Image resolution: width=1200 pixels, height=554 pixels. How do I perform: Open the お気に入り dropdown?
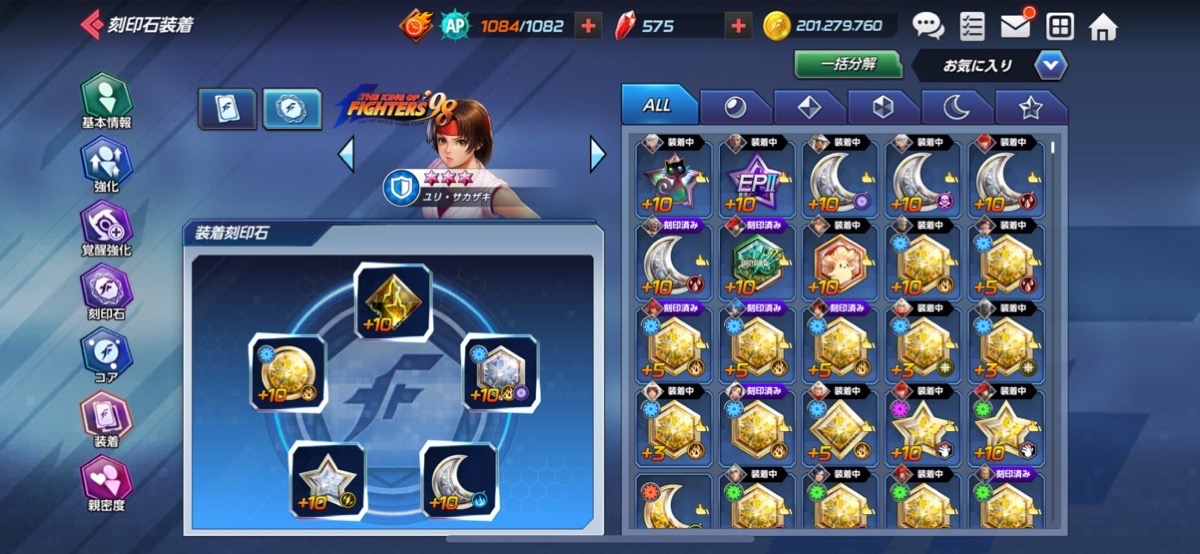click(1050, 66)
